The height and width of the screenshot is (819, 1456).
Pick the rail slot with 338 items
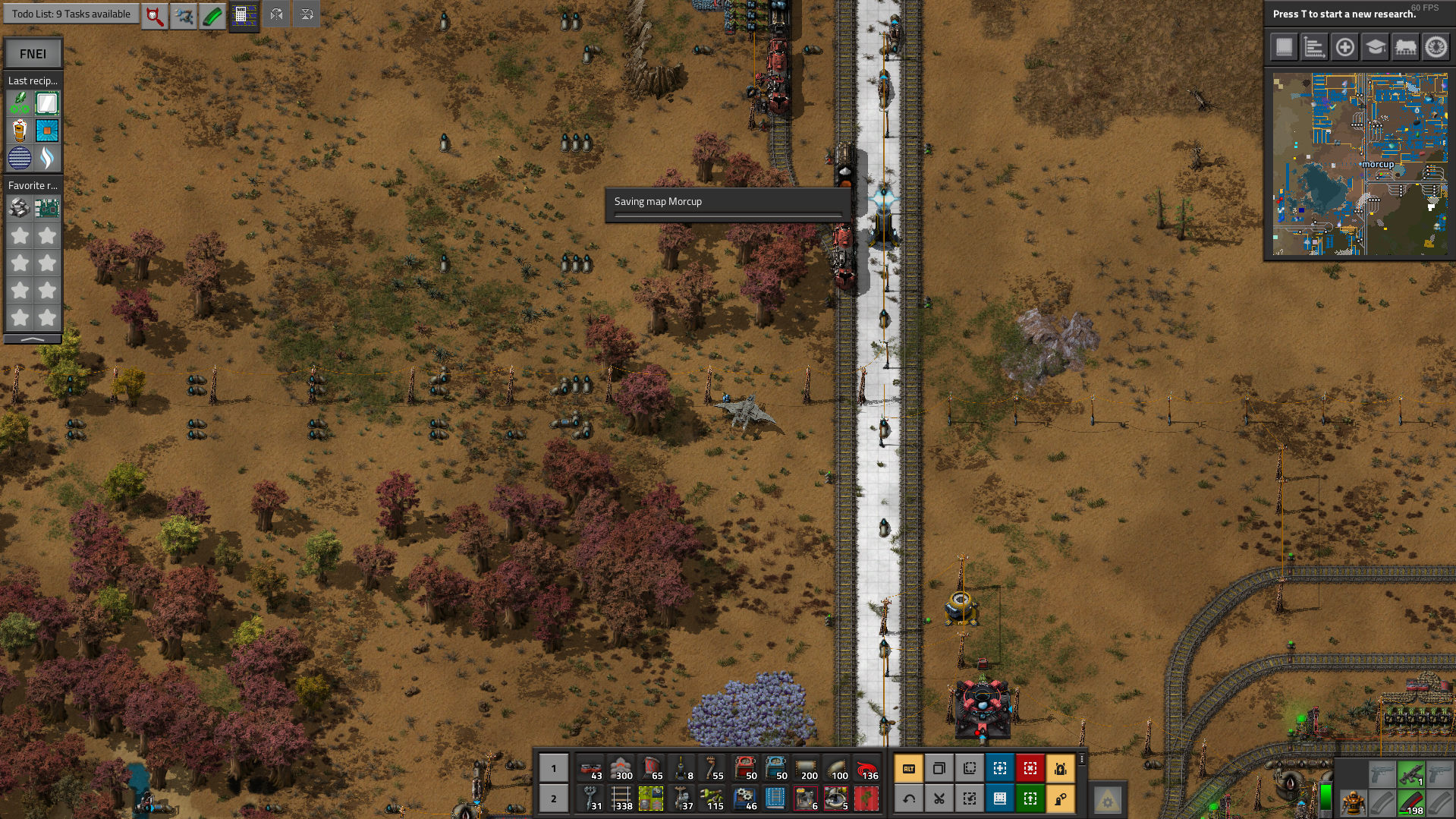click(x=621, y=799)
